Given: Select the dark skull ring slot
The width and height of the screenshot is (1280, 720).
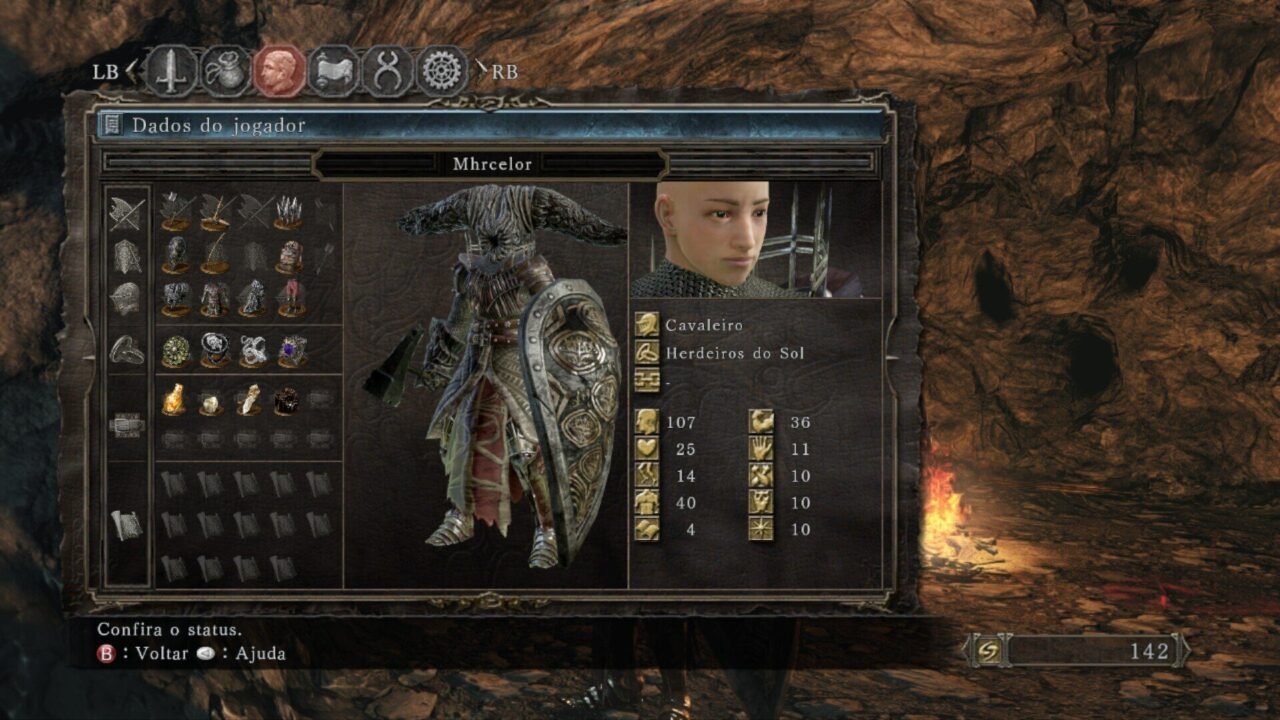Looking at the screenshot, I should [x=214, y=350].
